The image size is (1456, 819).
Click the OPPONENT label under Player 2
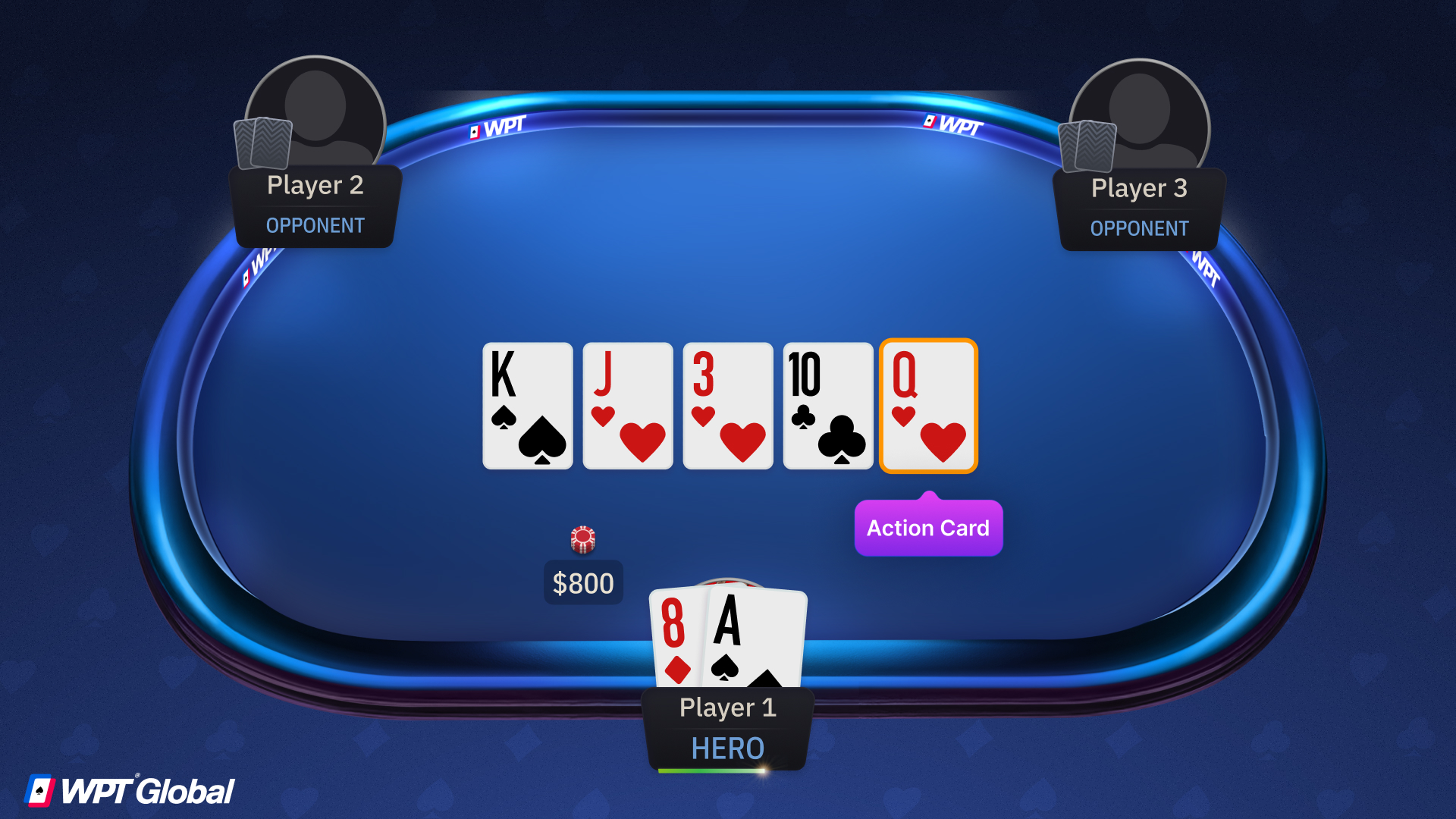(x=315, y=225)
